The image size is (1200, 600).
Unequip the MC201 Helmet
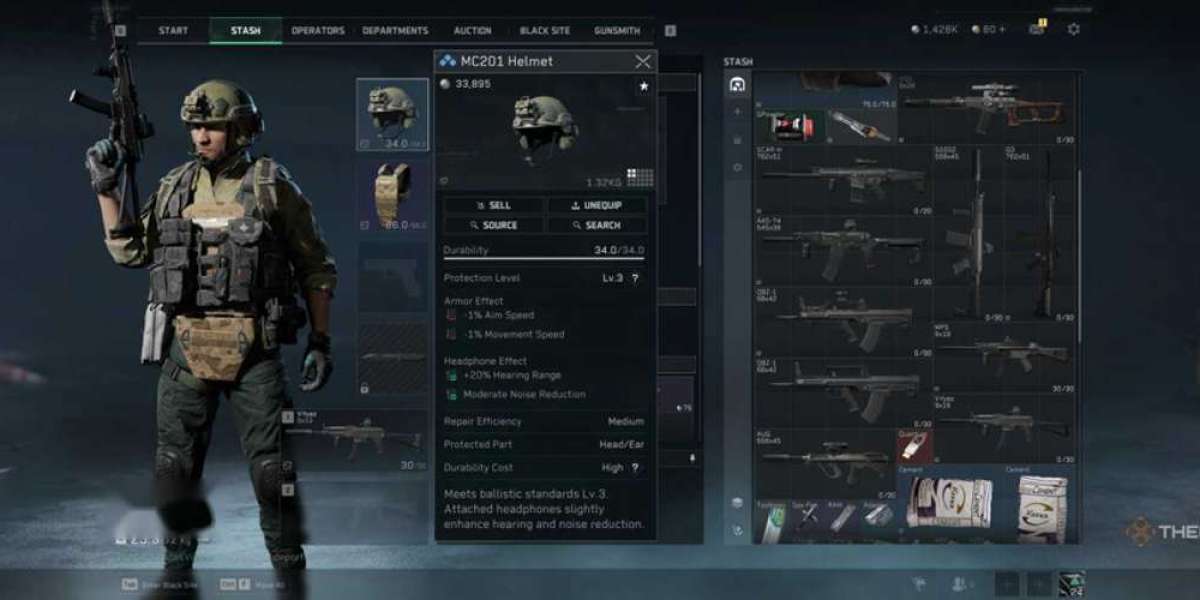pos(597,205)
